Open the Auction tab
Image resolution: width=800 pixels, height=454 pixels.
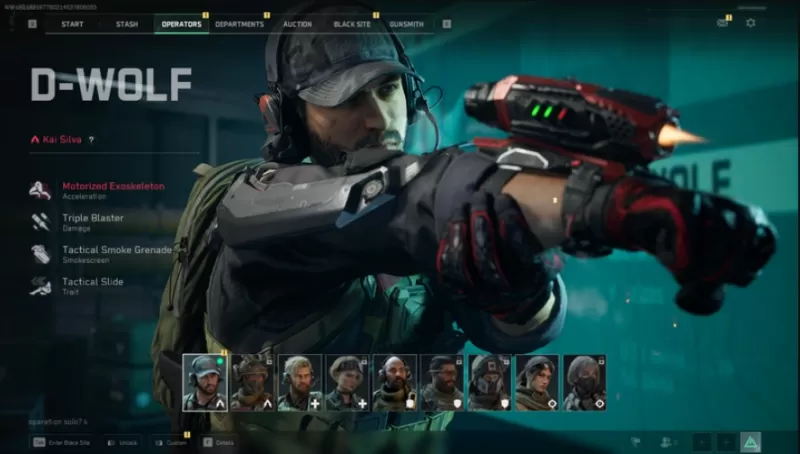[x=297, y=23]
